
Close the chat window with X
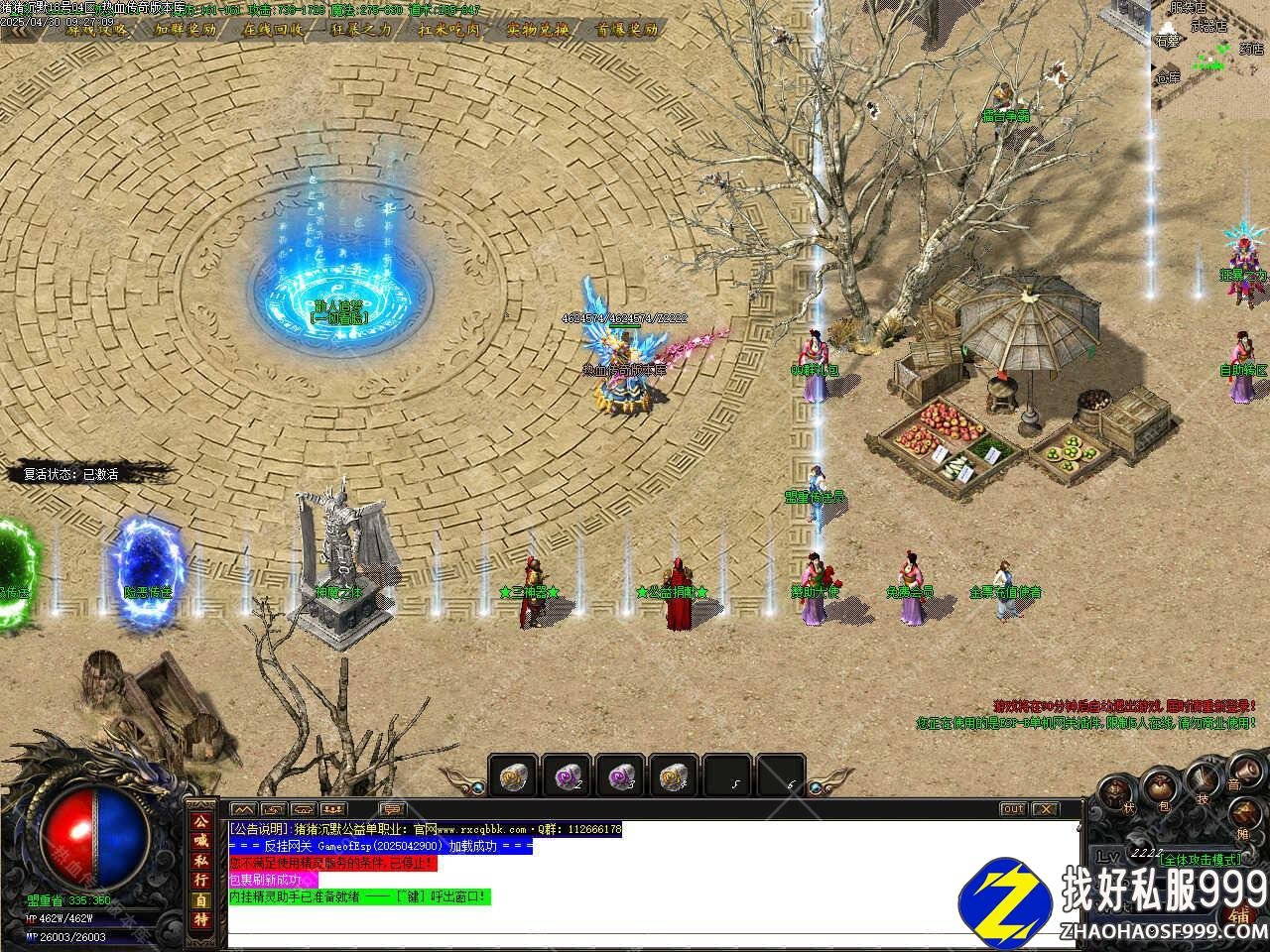[1046, 809]
